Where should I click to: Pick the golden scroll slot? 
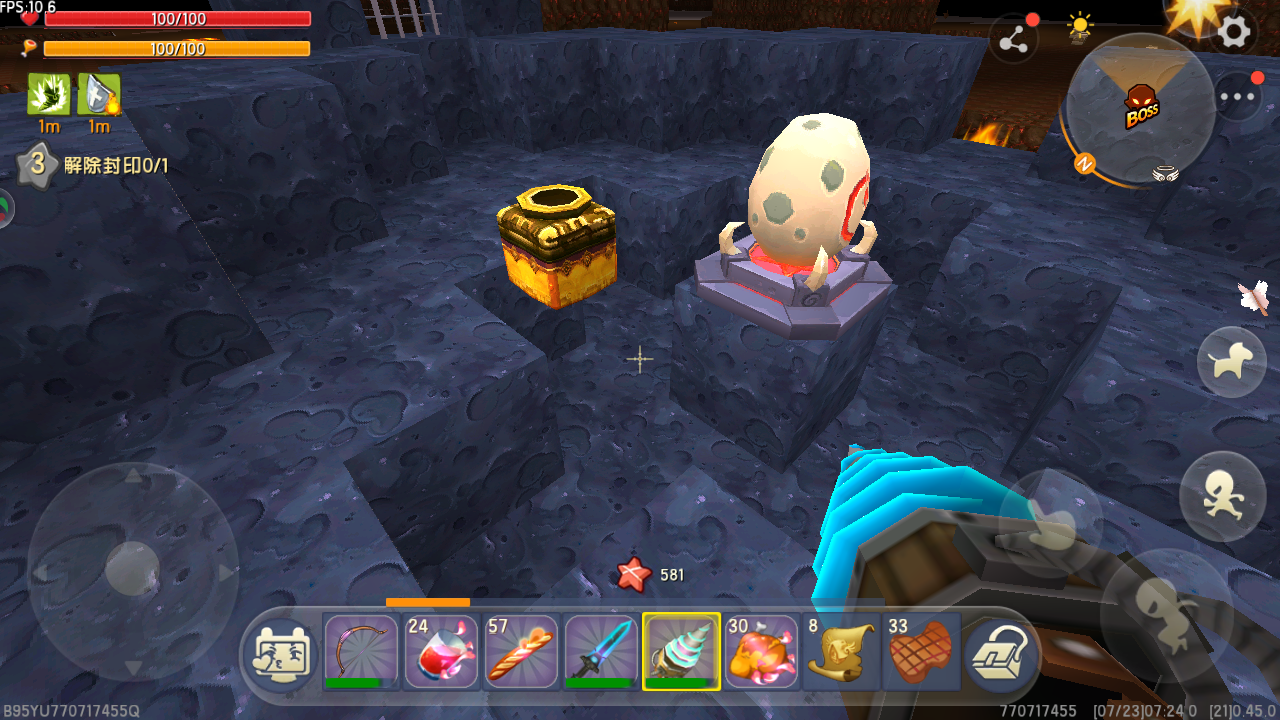click(841, 651)
